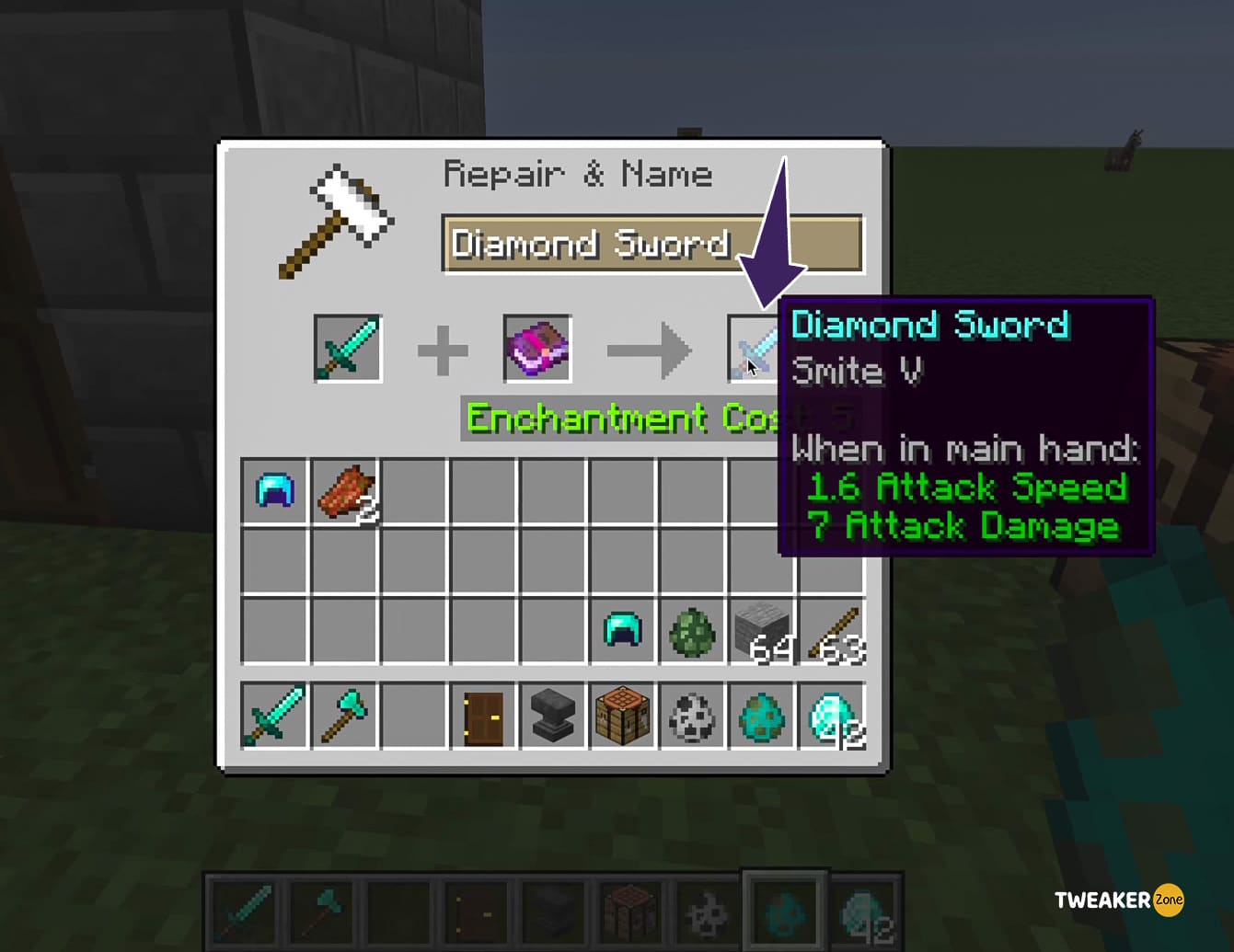Select the crafting table item
The height and width of the screenshot is (952, 1234).
[622, 717]
